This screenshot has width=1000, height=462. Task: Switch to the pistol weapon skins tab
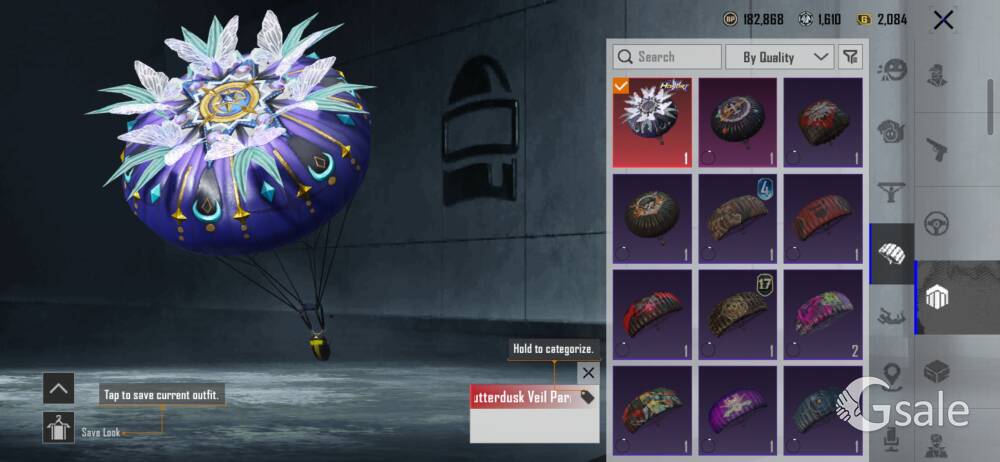[938, 150]
